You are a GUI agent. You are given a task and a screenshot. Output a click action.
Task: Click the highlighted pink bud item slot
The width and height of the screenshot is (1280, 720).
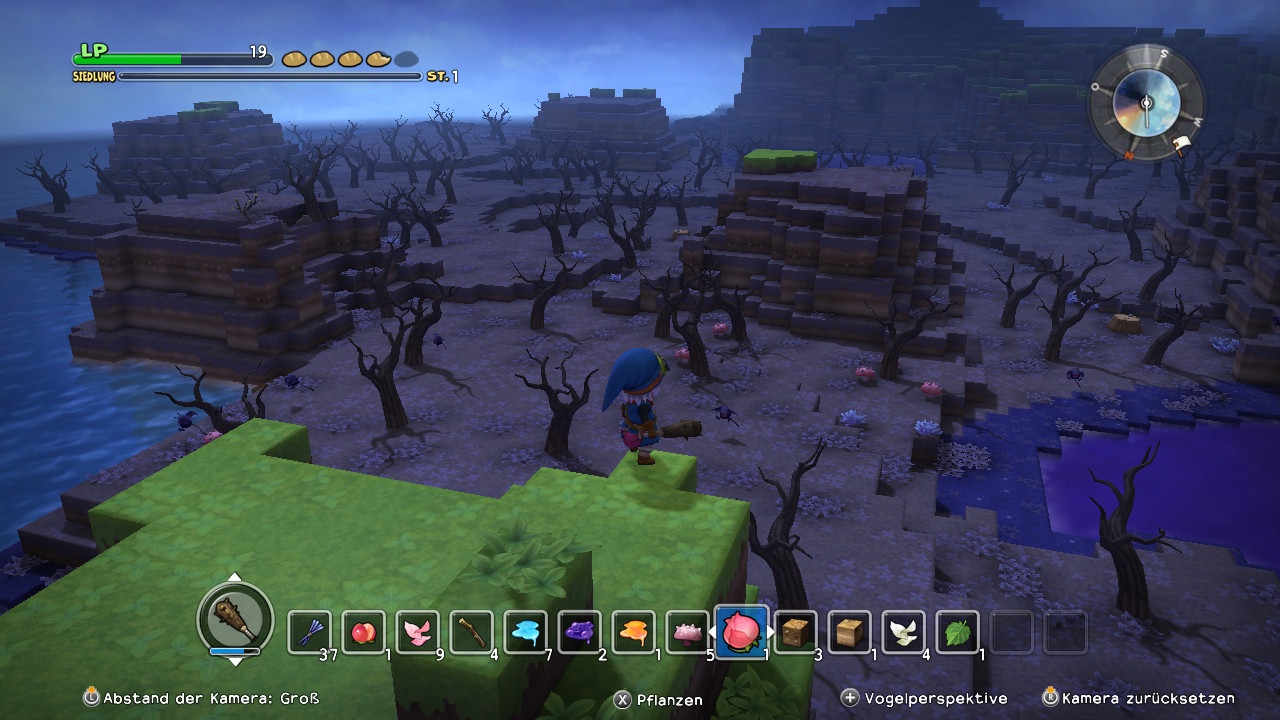click(x=742, y=631)
